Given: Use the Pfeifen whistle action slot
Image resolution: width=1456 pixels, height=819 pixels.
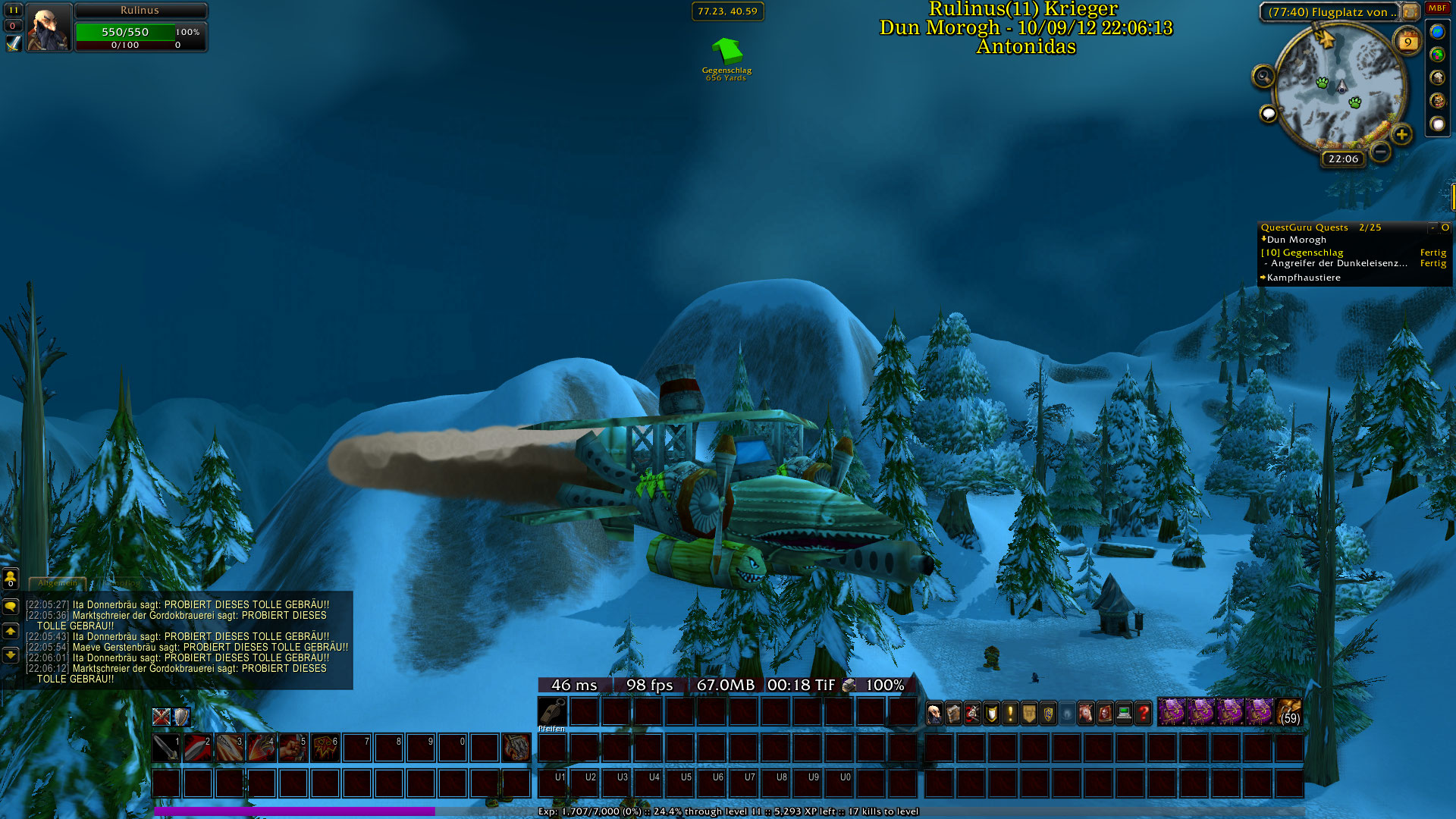Looking at the screenshot, I should [552, 712].
